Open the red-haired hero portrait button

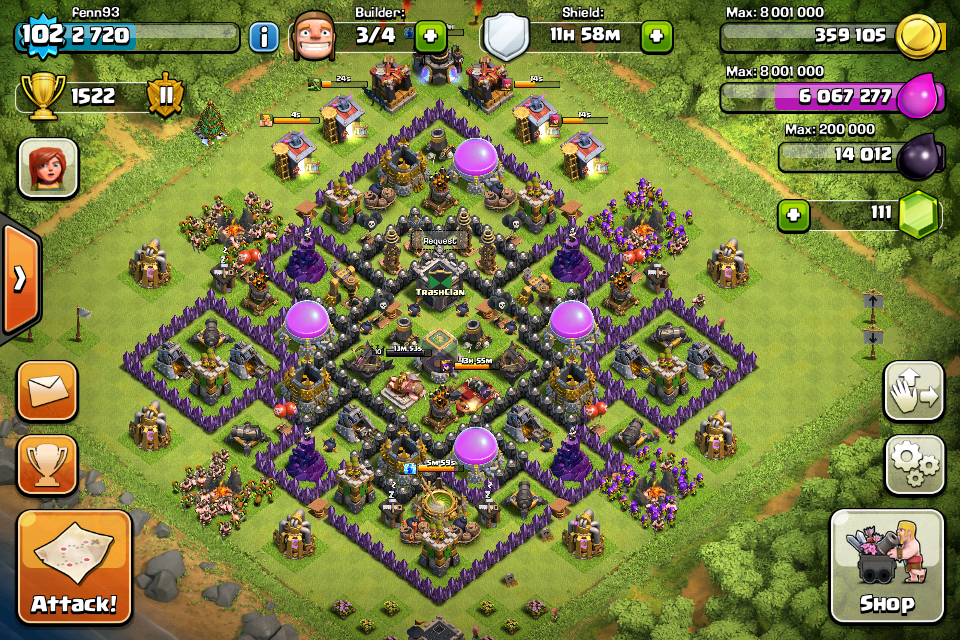point(47,167)
